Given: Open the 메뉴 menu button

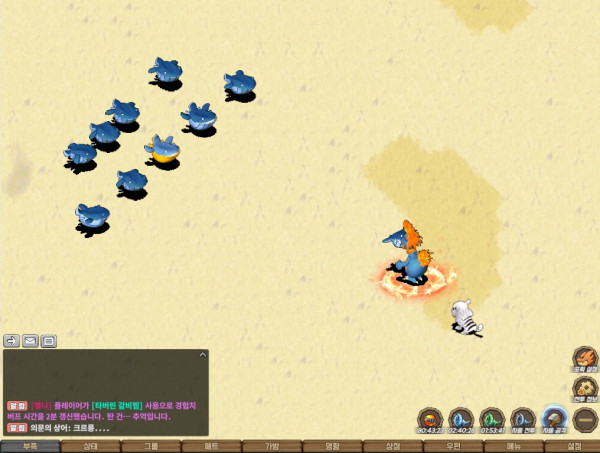Looking at the screenshot, I should click(x=513, y=446).
